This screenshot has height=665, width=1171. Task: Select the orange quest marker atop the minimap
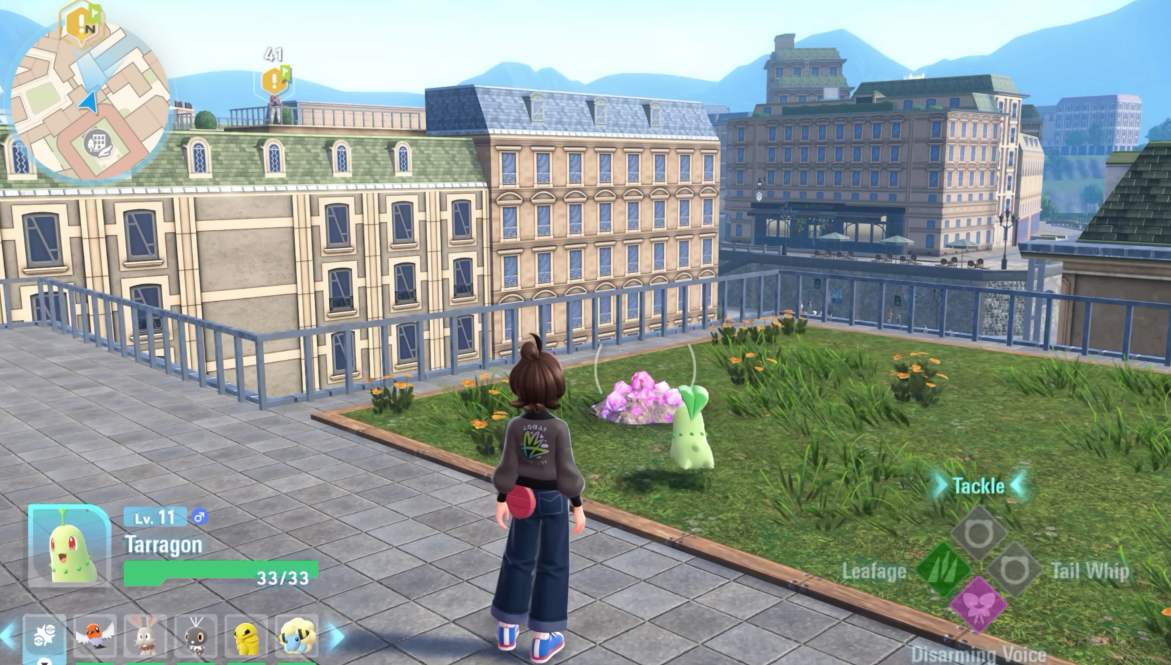pos(83,20)
